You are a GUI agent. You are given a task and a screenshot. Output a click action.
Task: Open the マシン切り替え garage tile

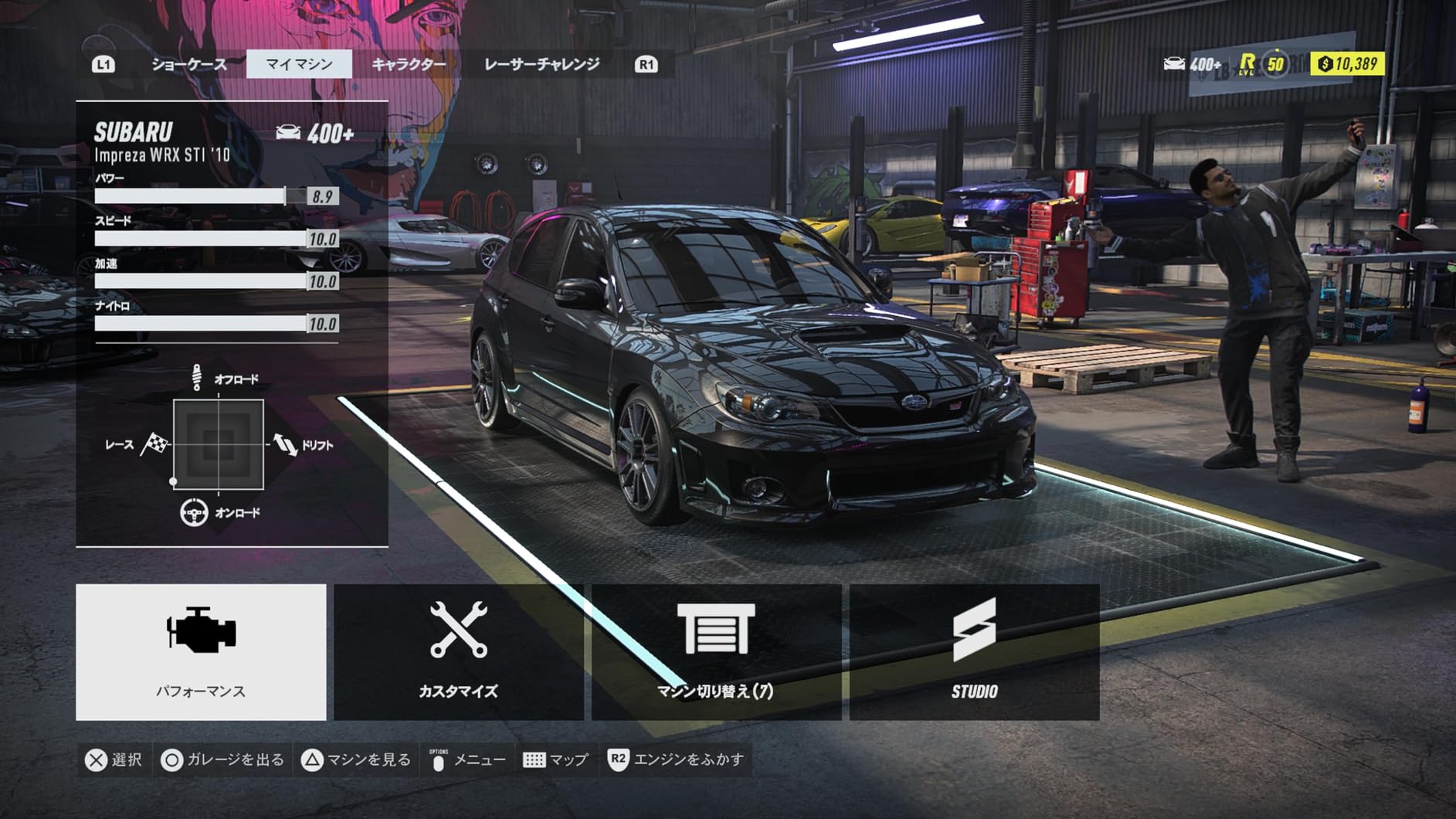(716, 651)
